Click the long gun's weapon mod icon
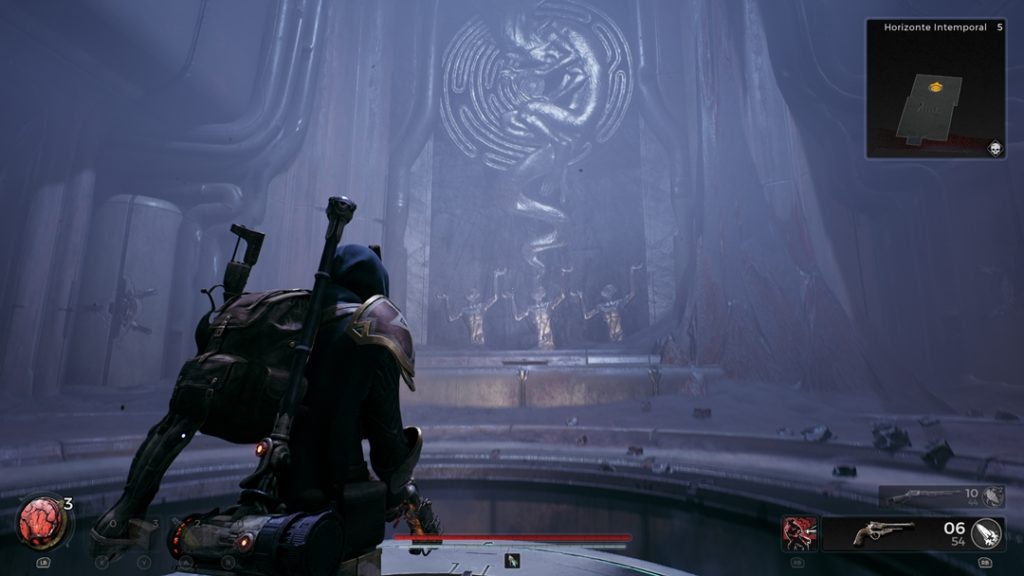The height and width of the screenshot is (576, 1024). tap(992, 496)
